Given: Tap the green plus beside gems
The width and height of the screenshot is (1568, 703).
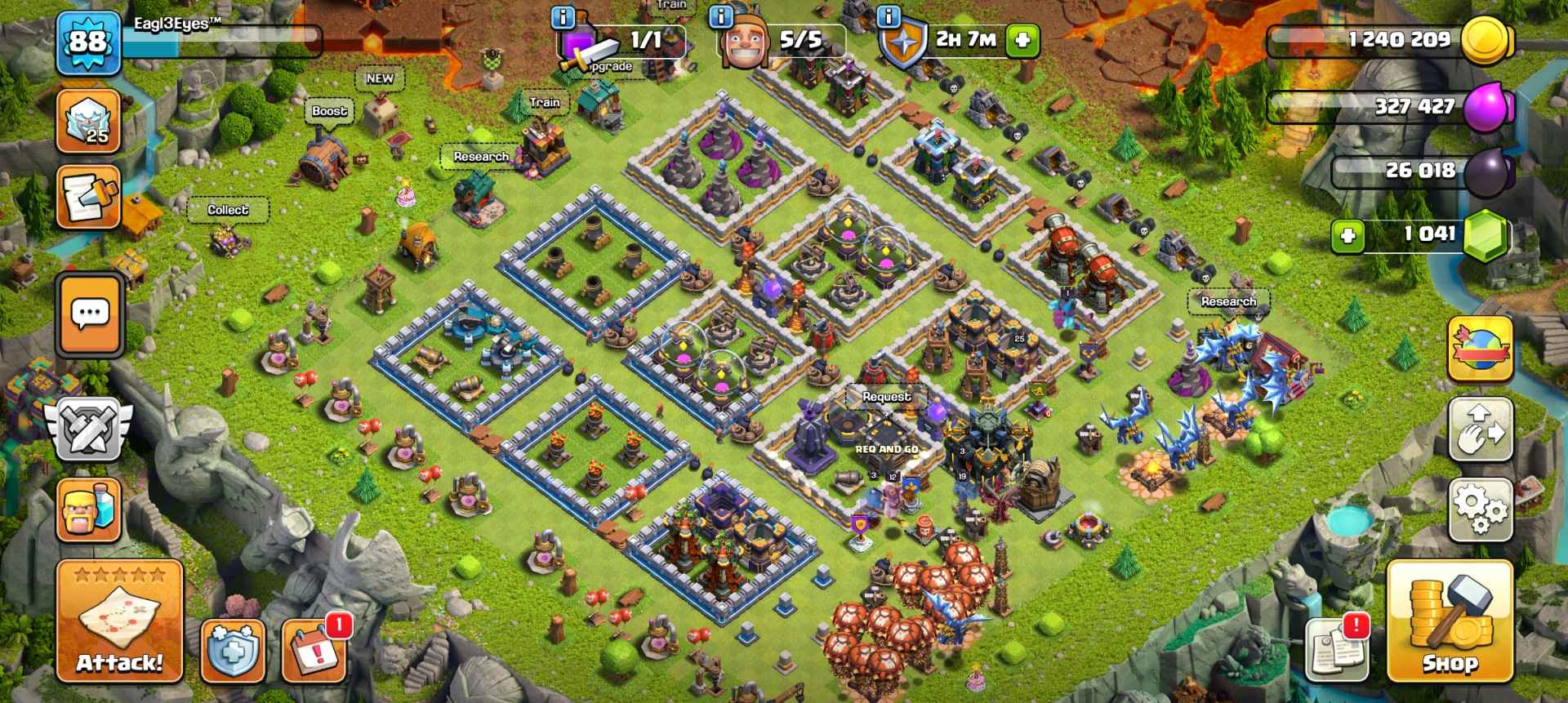Looking at the screenshot, I should pyautogui.click(x=1347, y=236).
